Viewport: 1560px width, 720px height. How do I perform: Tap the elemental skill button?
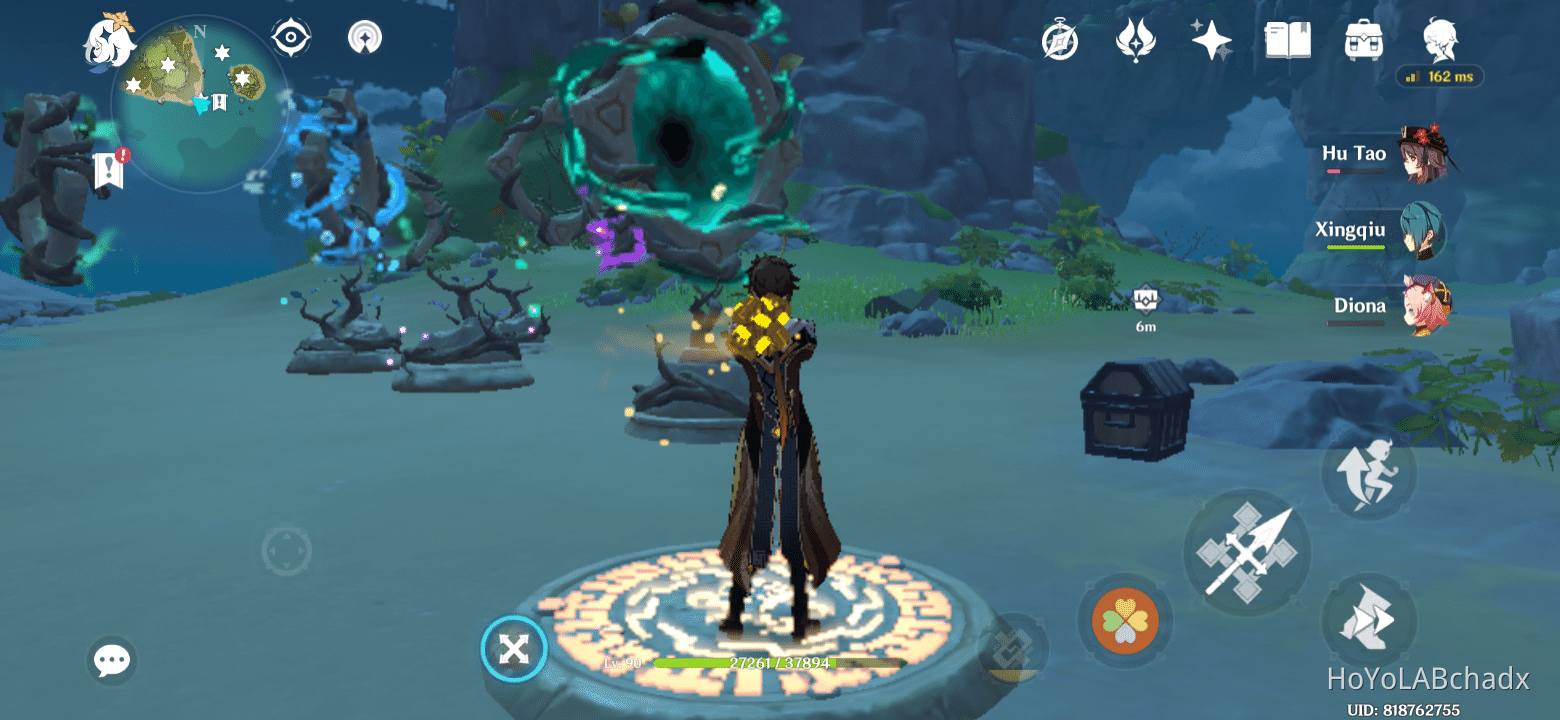pyautogui.click(x=1246, y=551)
